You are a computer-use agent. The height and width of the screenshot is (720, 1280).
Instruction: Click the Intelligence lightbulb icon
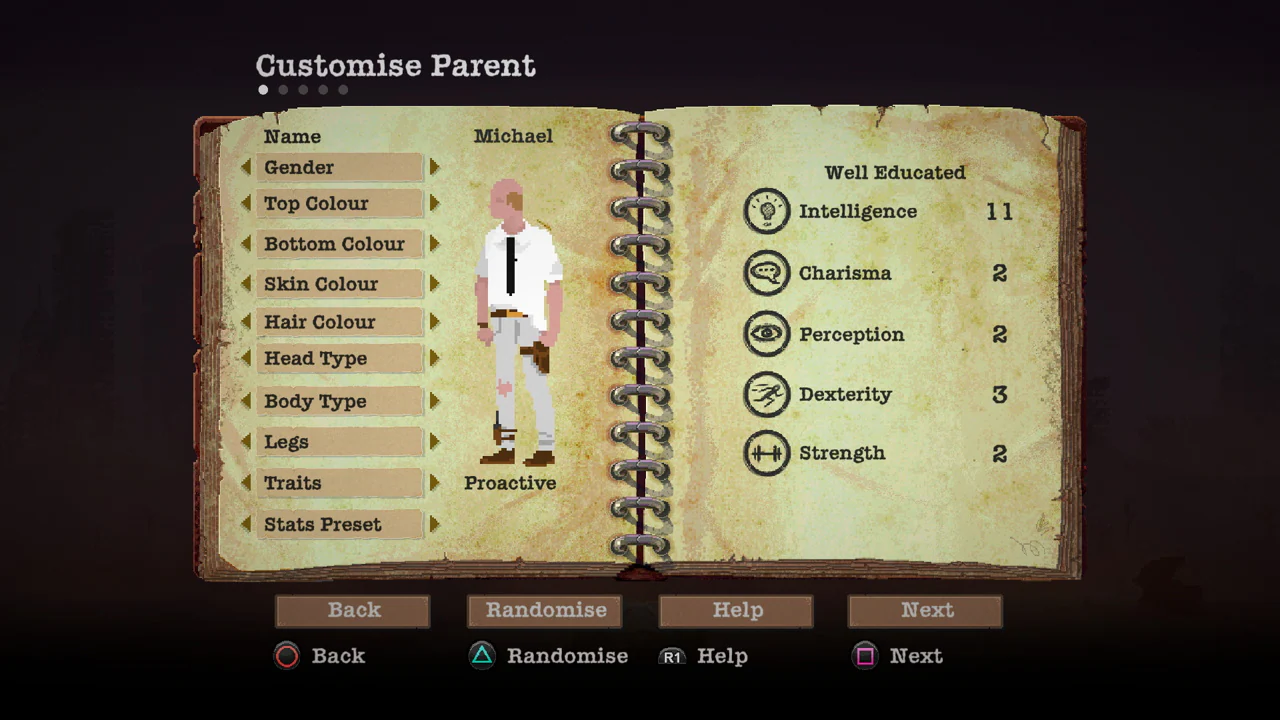click(x=767, y=211)
